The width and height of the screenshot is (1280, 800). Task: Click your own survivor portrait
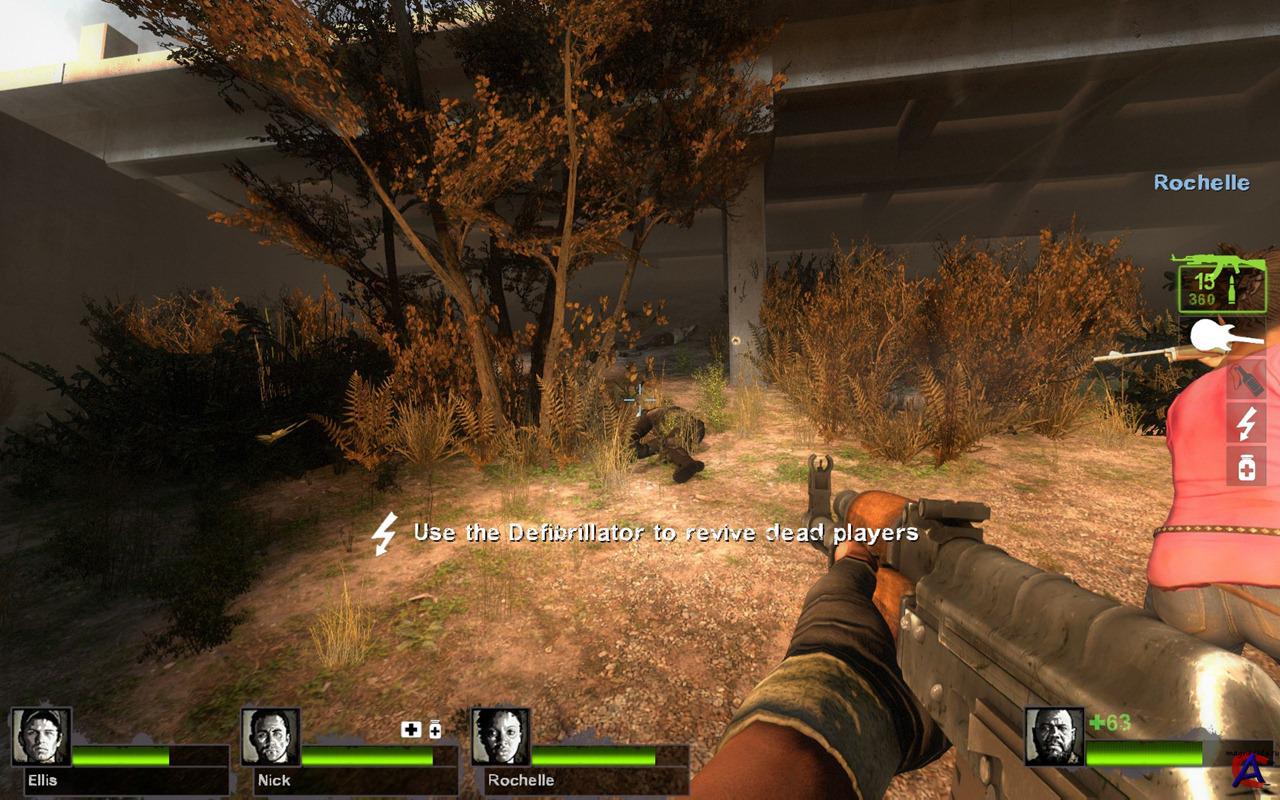[1054, 737]
